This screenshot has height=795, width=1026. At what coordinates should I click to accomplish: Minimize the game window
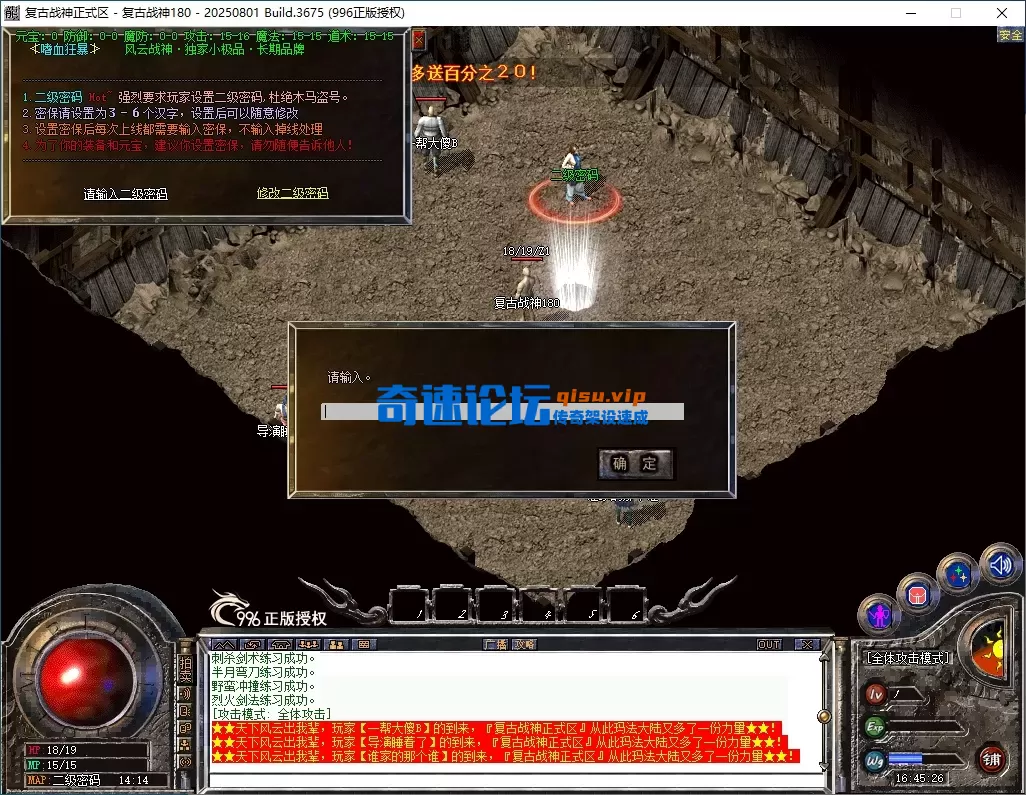911,13
